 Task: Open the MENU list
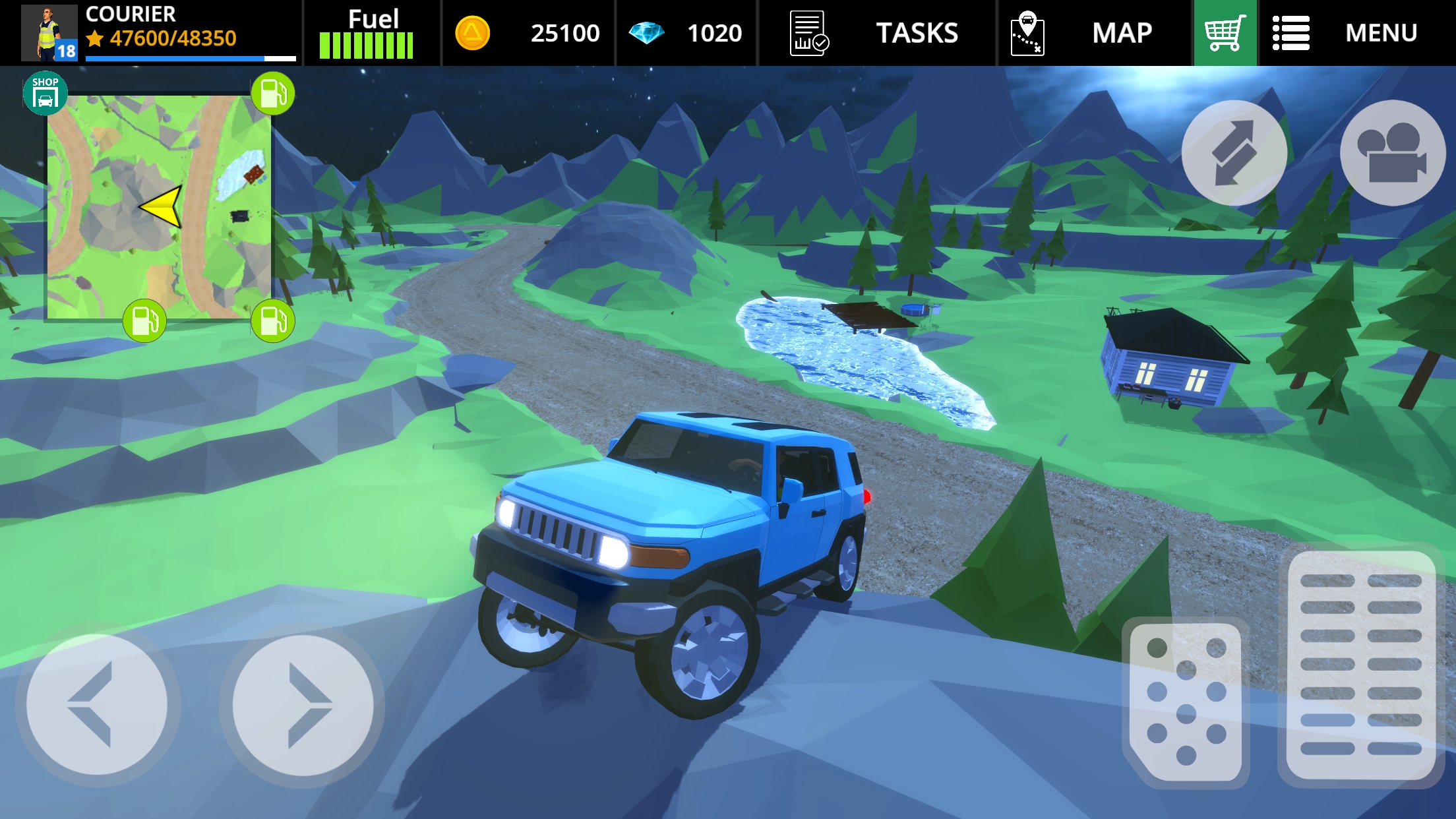(1381, 33)
